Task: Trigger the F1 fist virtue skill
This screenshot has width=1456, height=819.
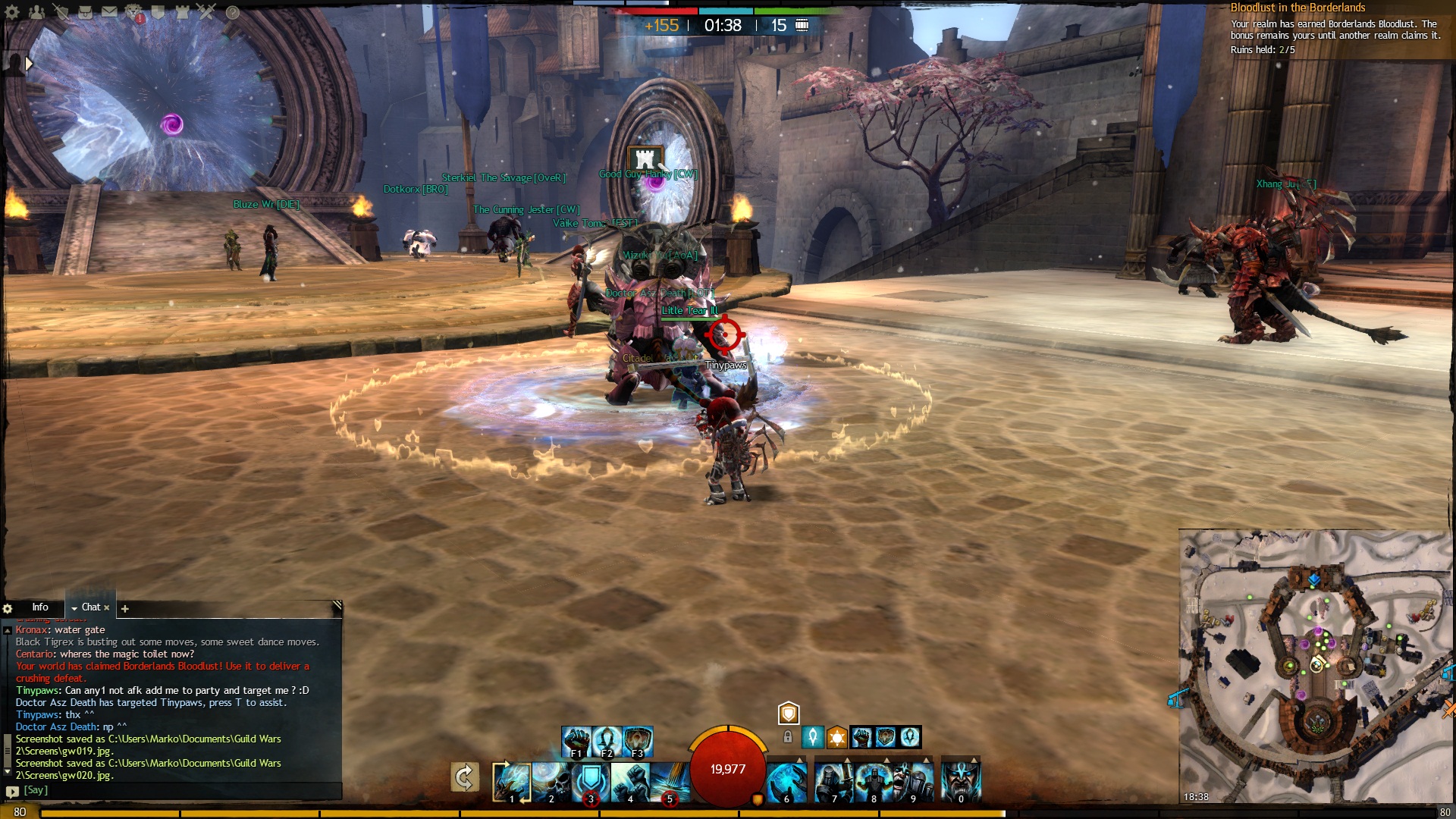Action: click(x=576, y=741)
